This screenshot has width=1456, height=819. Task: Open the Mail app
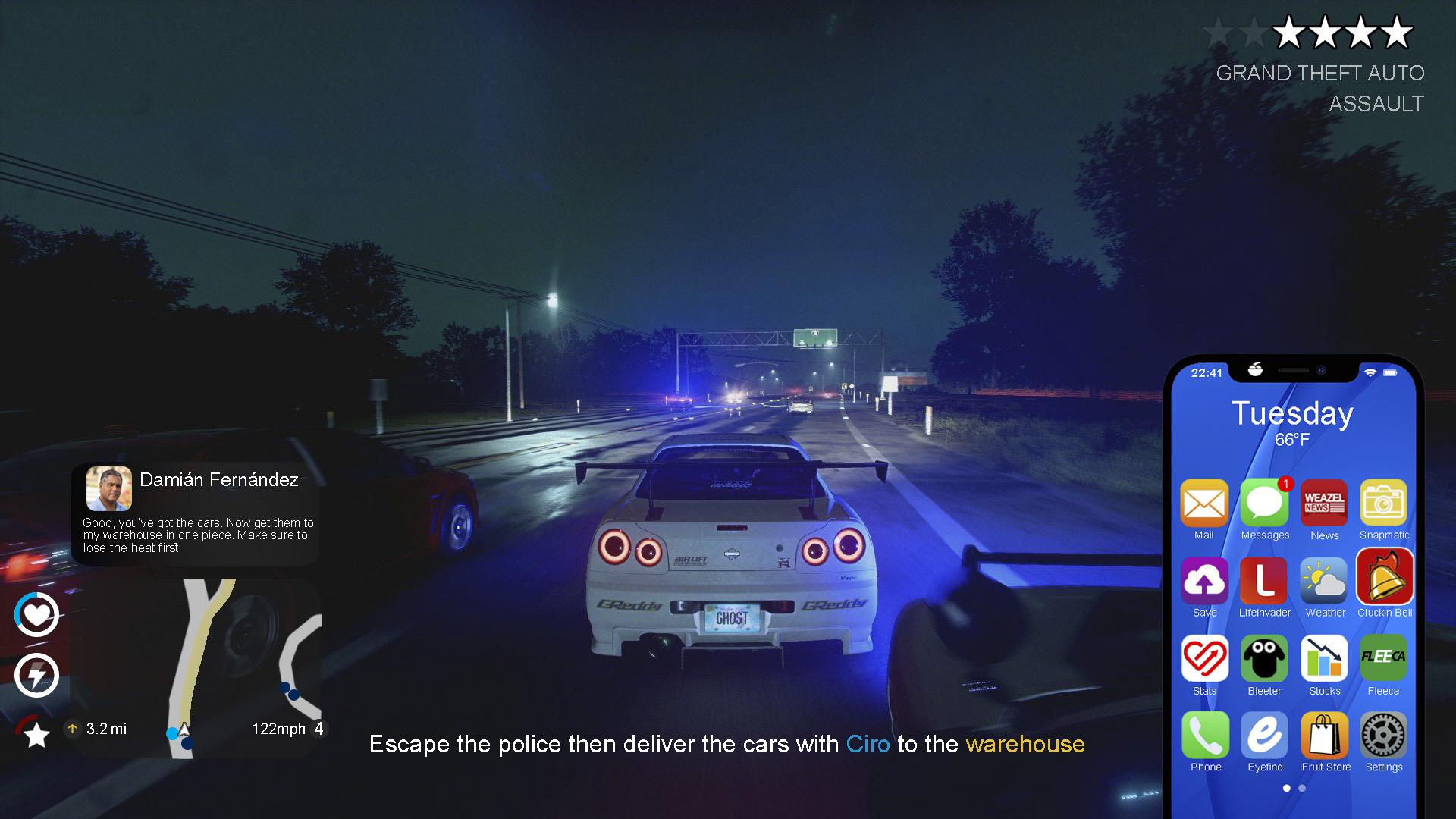pyautogui.click(x=1205, y=503)
